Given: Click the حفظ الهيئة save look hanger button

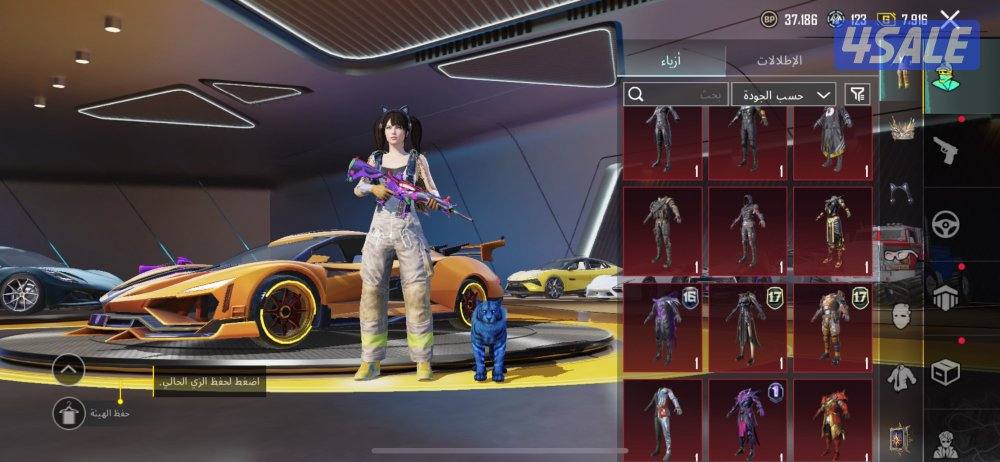Looking at the screenshot, I should (69, 411).
